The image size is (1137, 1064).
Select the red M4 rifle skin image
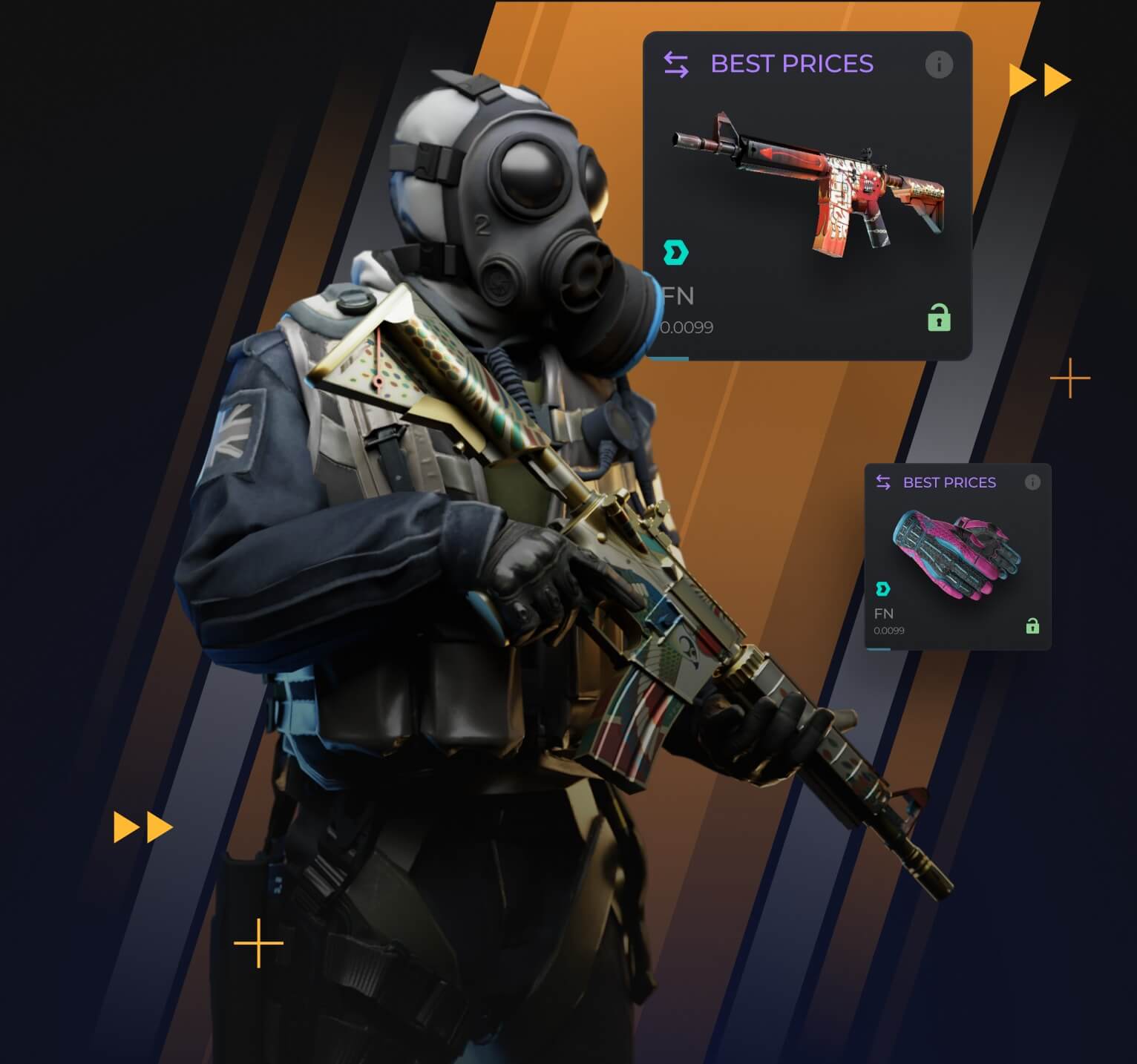[809, 182]
